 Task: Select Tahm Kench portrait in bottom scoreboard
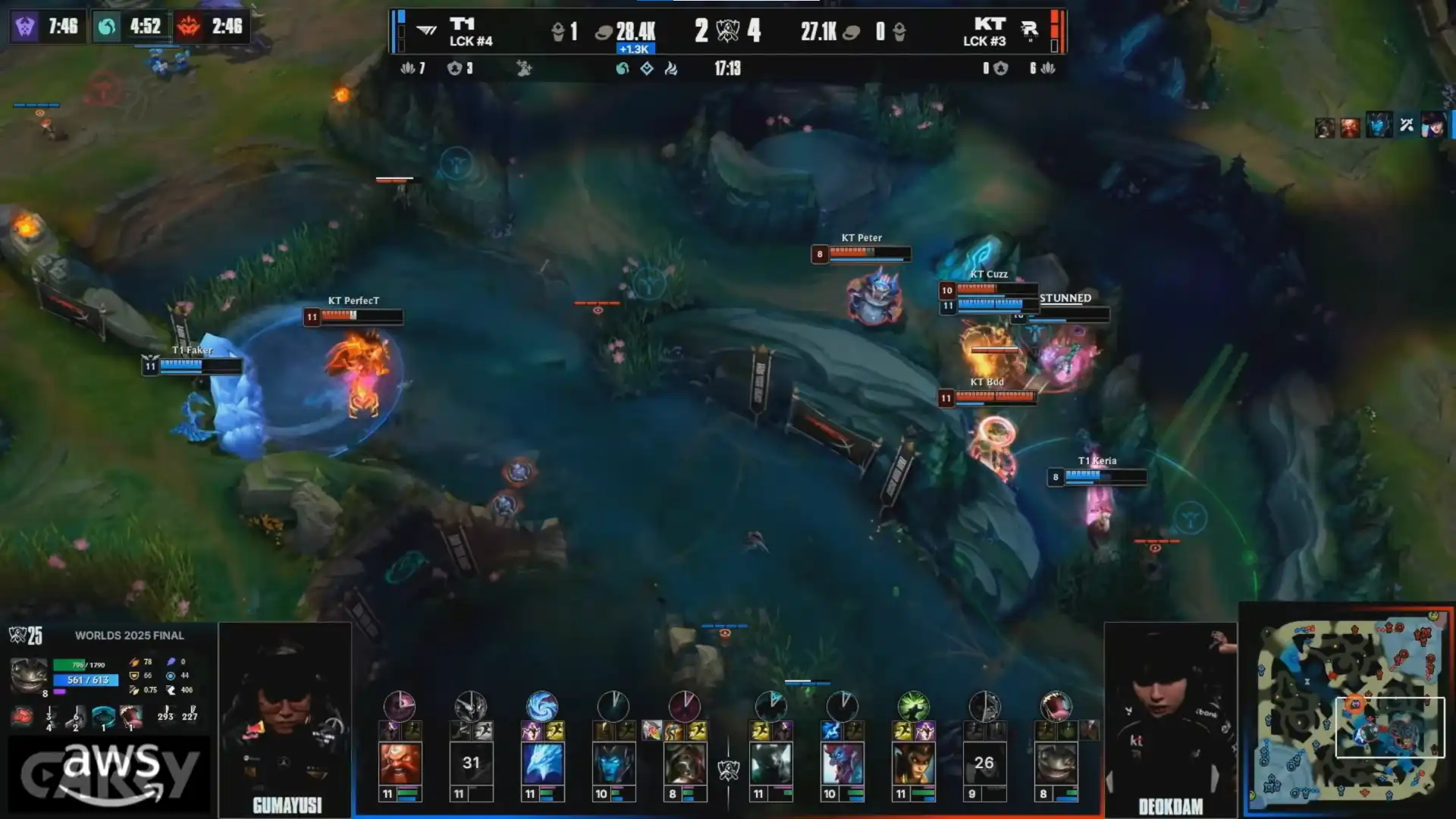coord(1056,763)
